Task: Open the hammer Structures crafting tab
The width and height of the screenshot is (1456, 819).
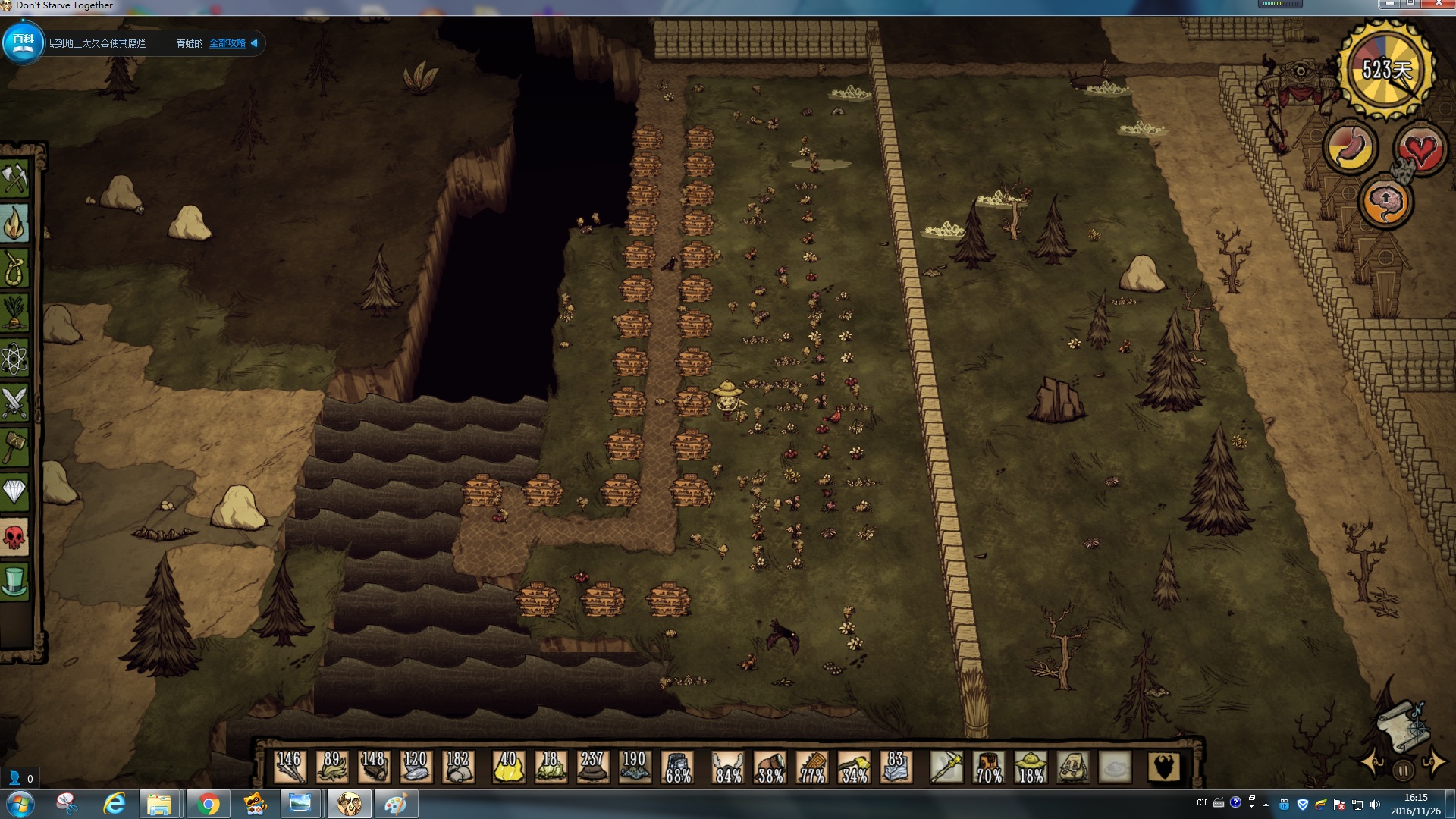Action: point(14,447)
